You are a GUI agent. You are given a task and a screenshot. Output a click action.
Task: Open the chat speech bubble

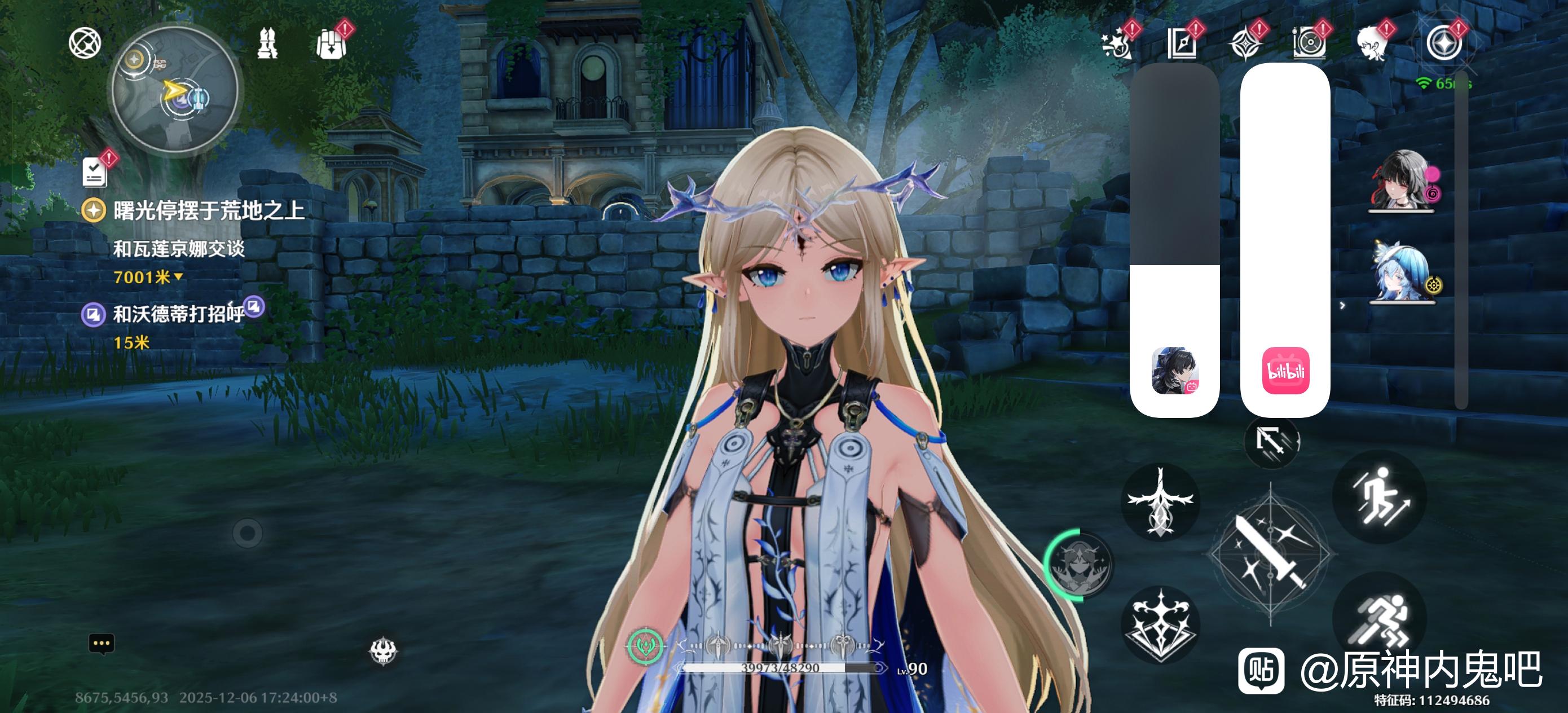102,643
